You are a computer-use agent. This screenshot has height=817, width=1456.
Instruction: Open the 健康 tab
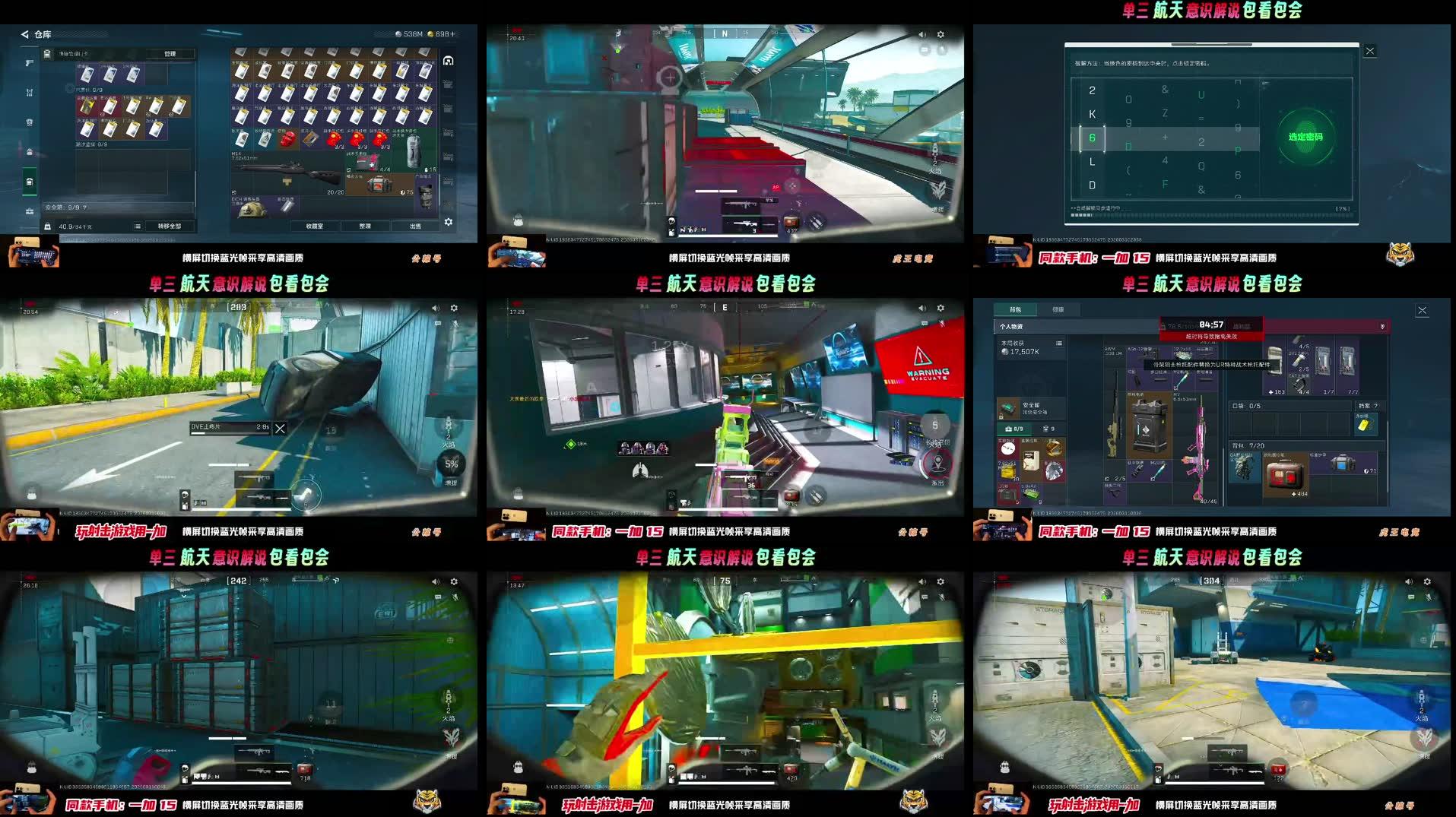click(x=1059, y=309)
